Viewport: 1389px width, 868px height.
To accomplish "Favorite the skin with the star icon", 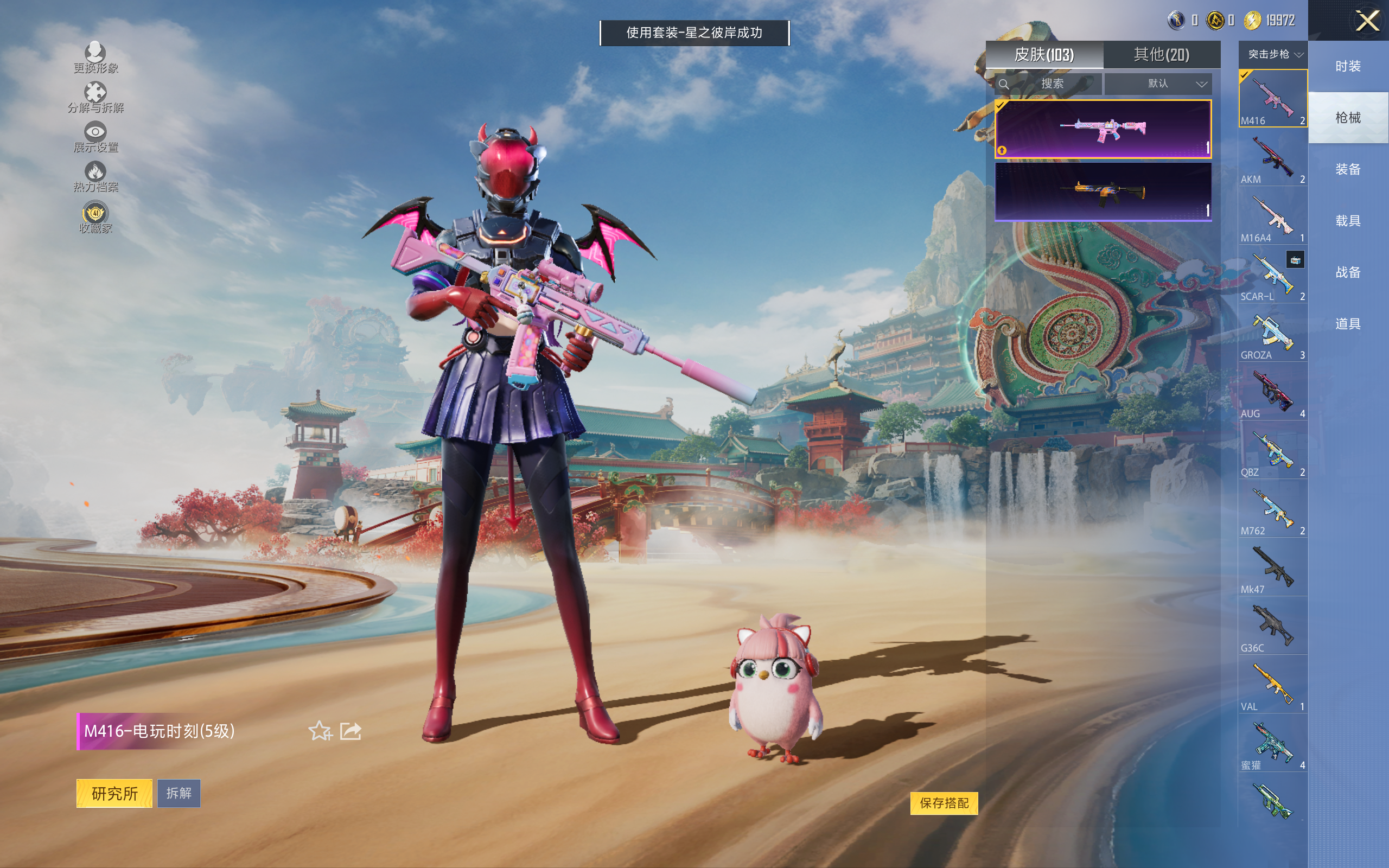I will click(320, 731).
